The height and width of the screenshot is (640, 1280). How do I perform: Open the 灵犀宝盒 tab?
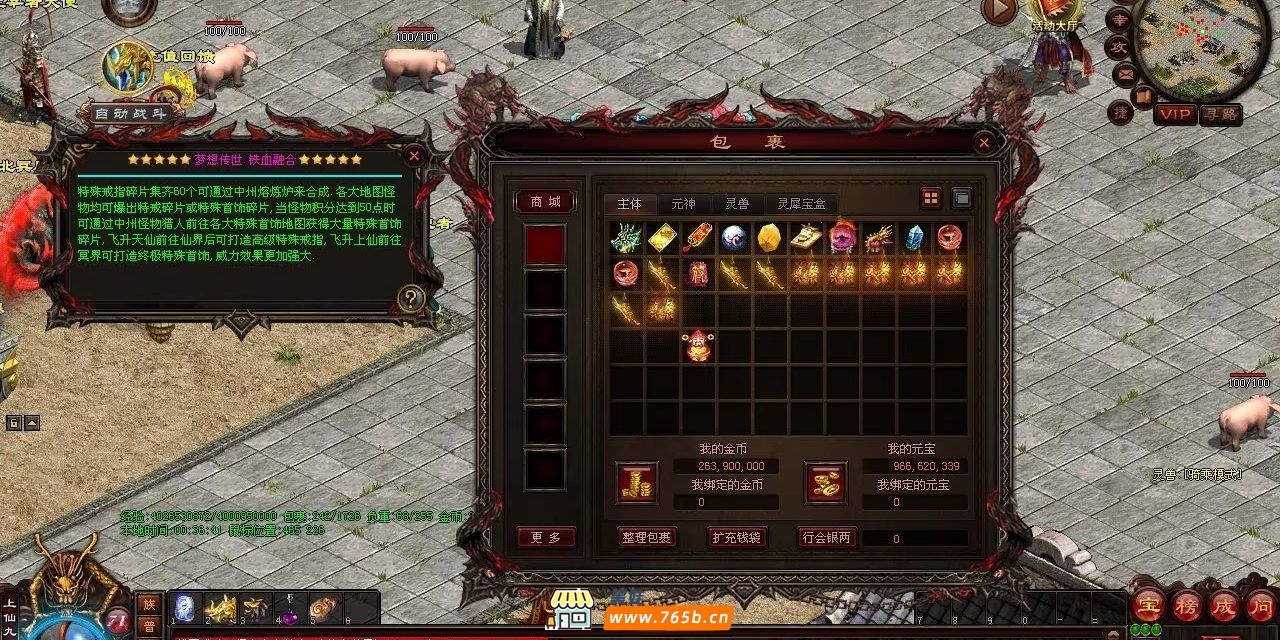pos(802,204)
